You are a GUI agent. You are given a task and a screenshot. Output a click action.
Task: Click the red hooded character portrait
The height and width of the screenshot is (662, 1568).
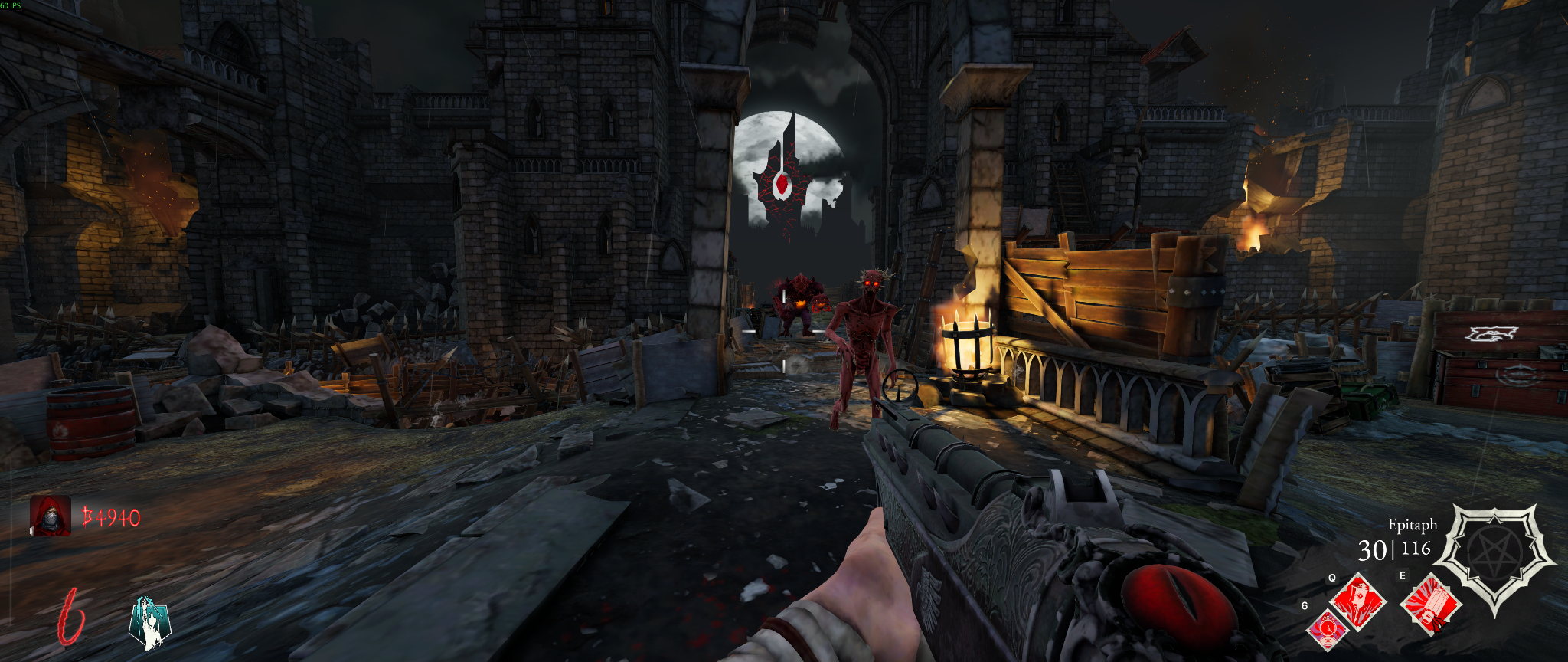[50, 516]
